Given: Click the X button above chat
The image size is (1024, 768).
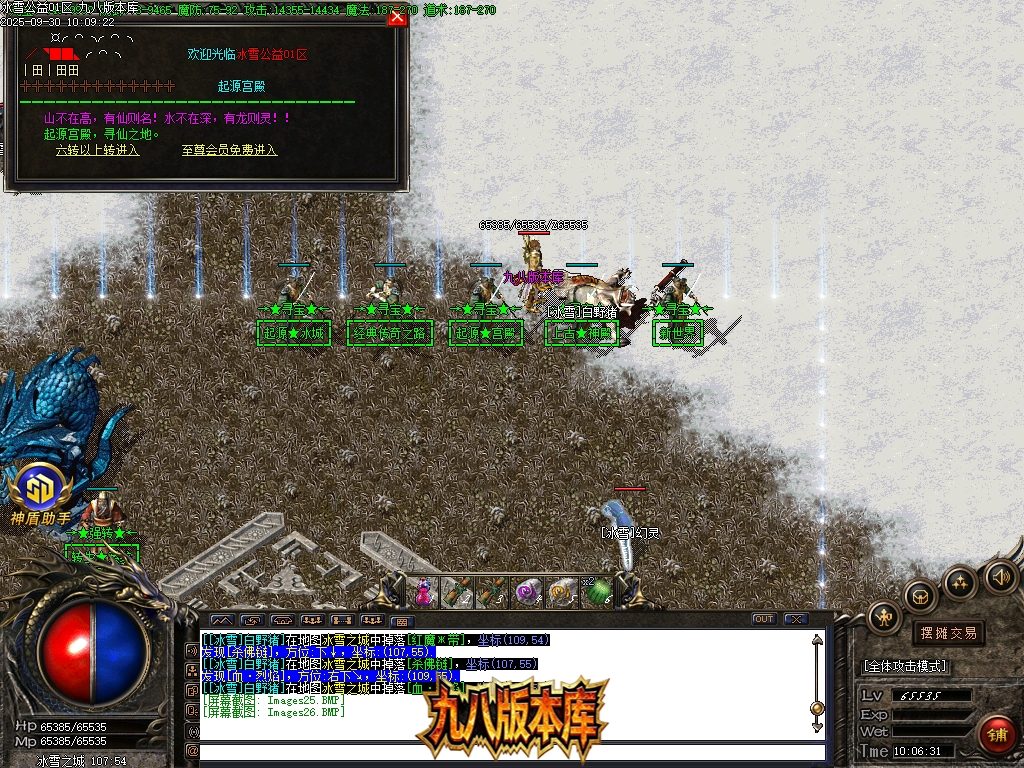Looking at the screenshot, I should [x=796, y=619].
